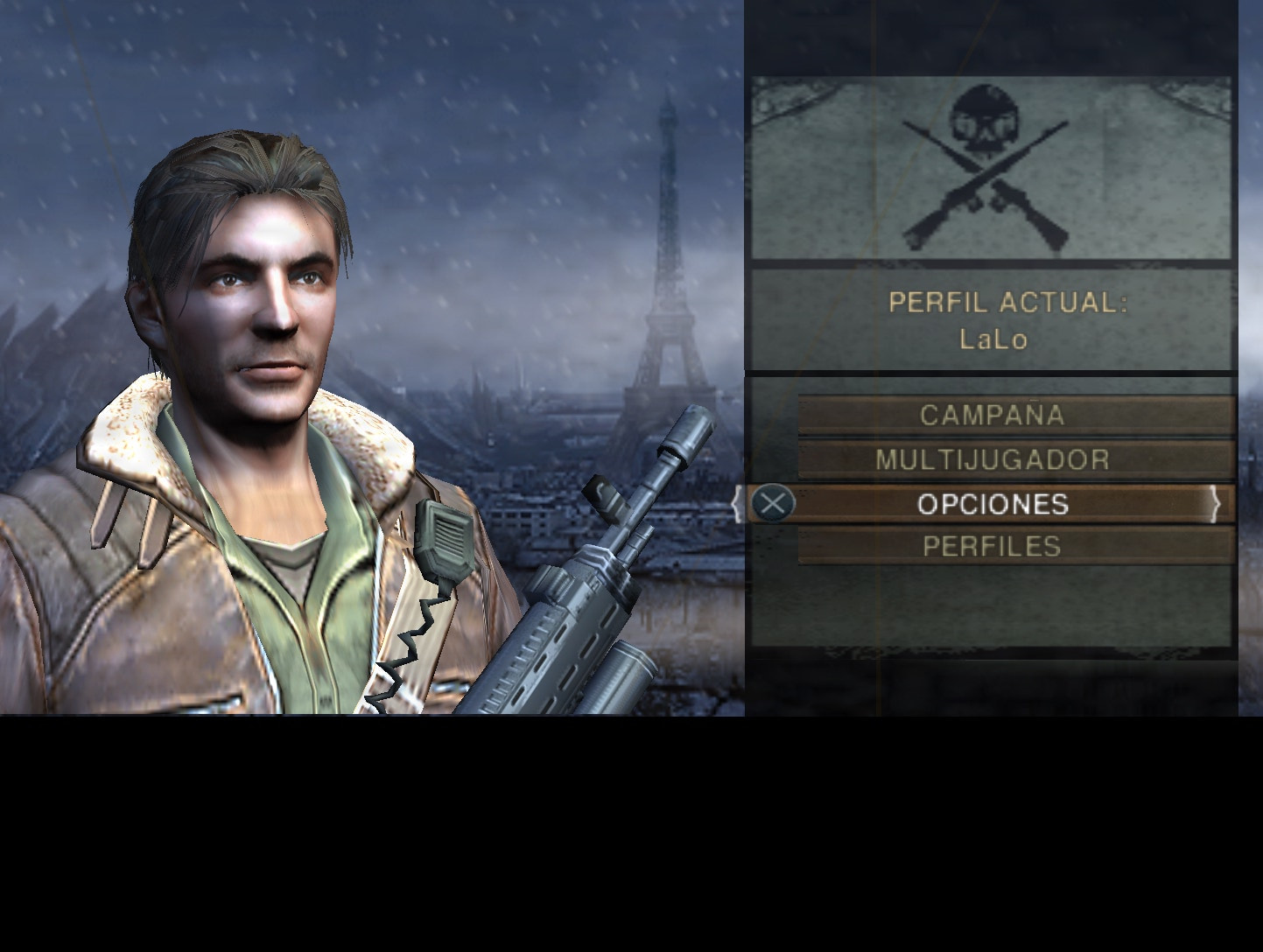The image size is (1263, 952).
Task: Select the highlighted Opciones entry
Action: point(993,504)
